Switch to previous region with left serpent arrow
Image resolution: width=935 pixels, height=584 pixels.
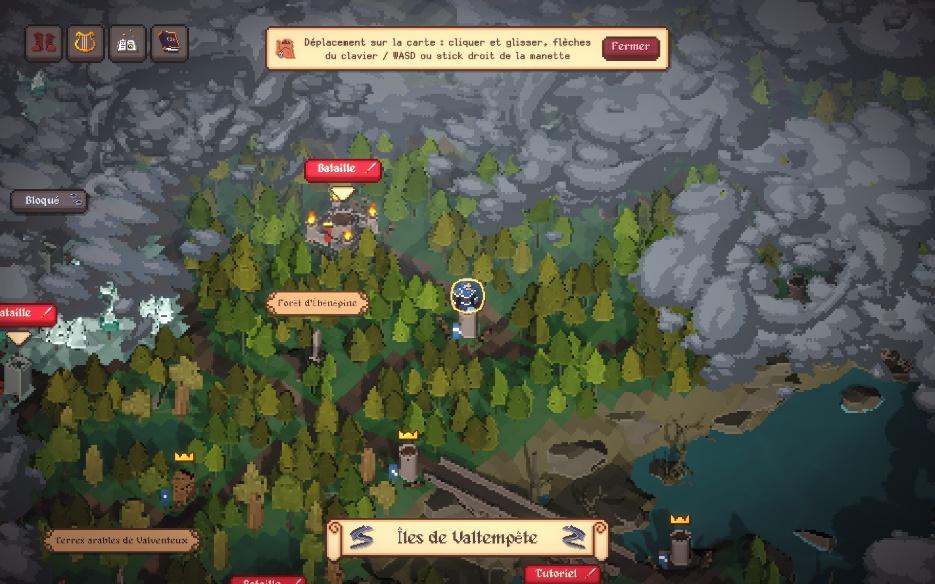click(x=361, y=538)
